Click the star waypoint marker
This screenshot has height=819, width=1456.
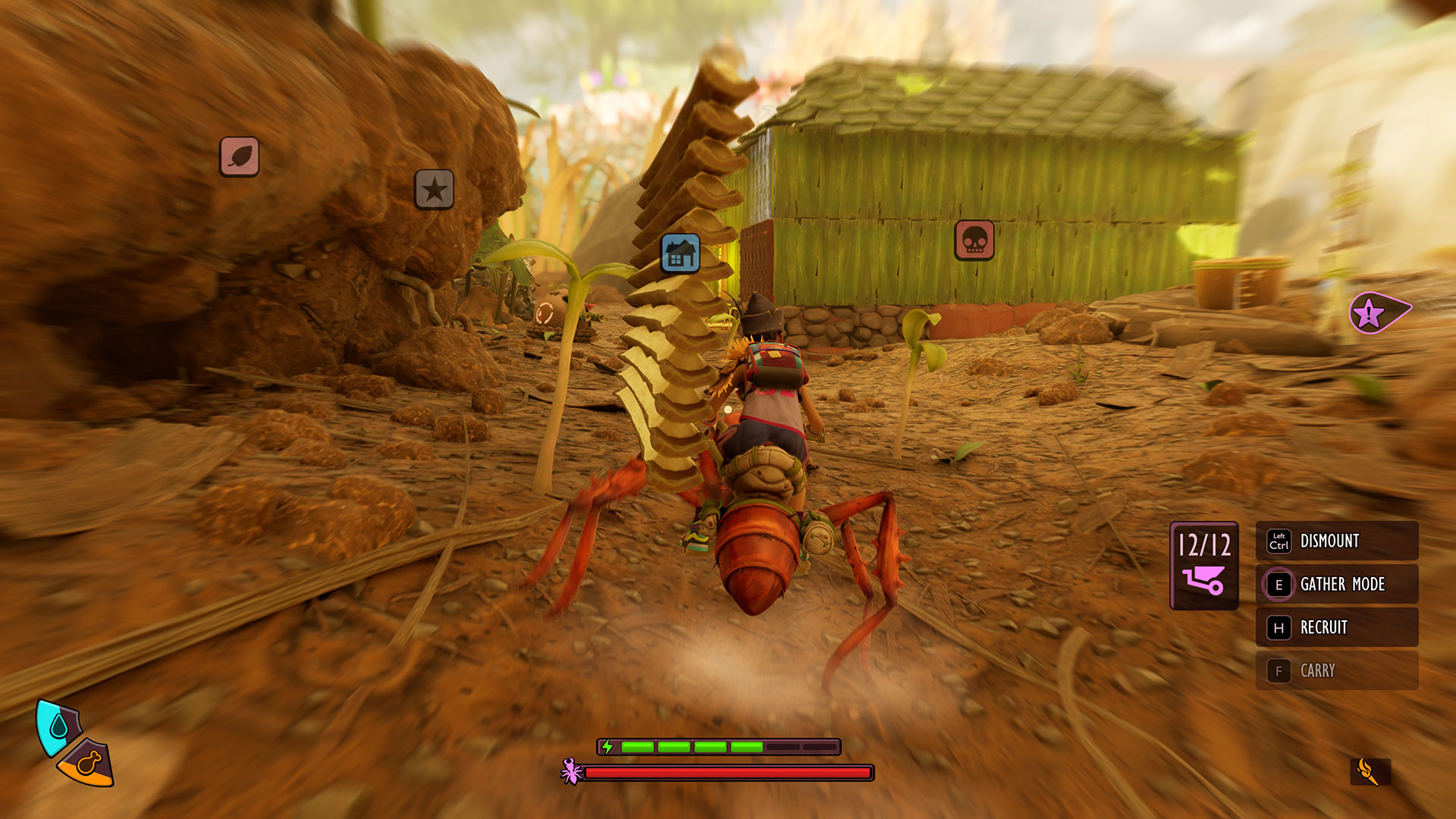point(434,189)
